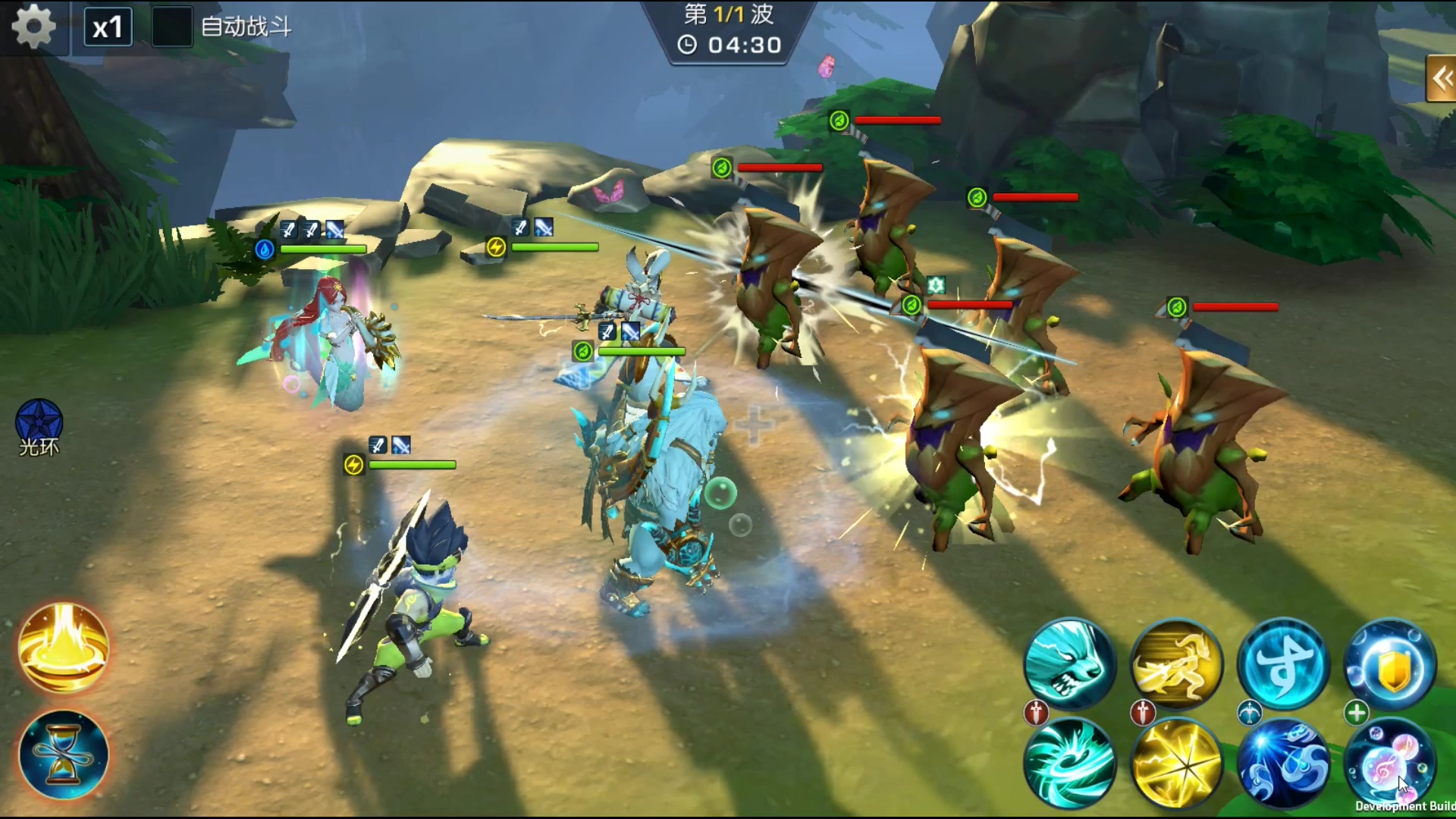Activate the yellow lightning burst skill
The image size is (1456, 819).
[x=1176, y=763]
